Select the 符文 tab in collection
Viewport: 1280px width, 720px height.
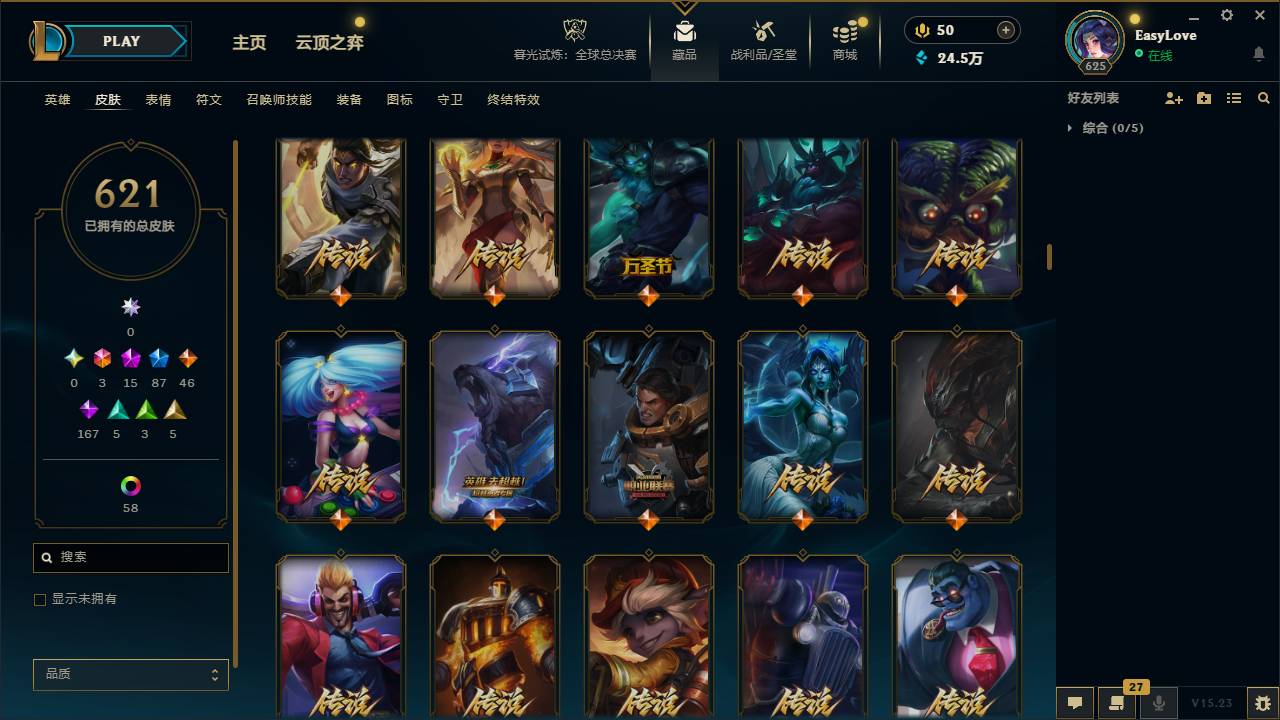coord(208,100)
